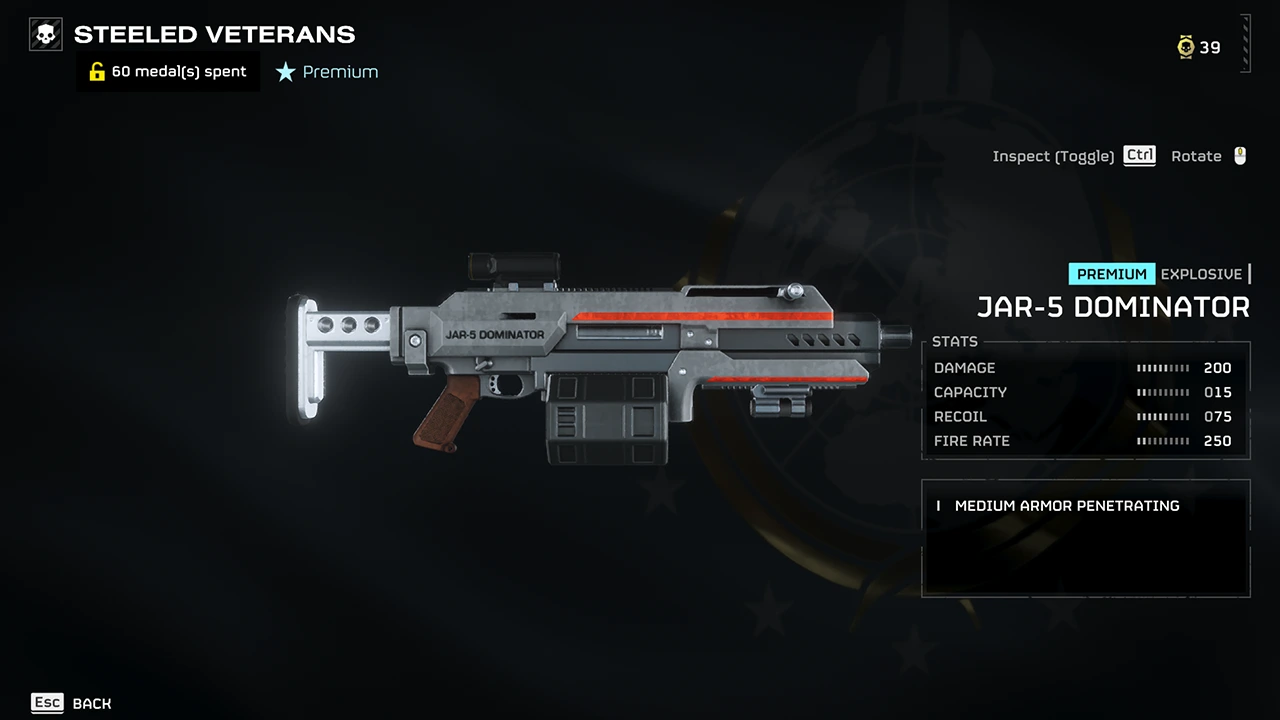This screenshot has height=720, width=1280.
Task: Toggle the cyan PREMIUM tag
Action: point(1111,273)
